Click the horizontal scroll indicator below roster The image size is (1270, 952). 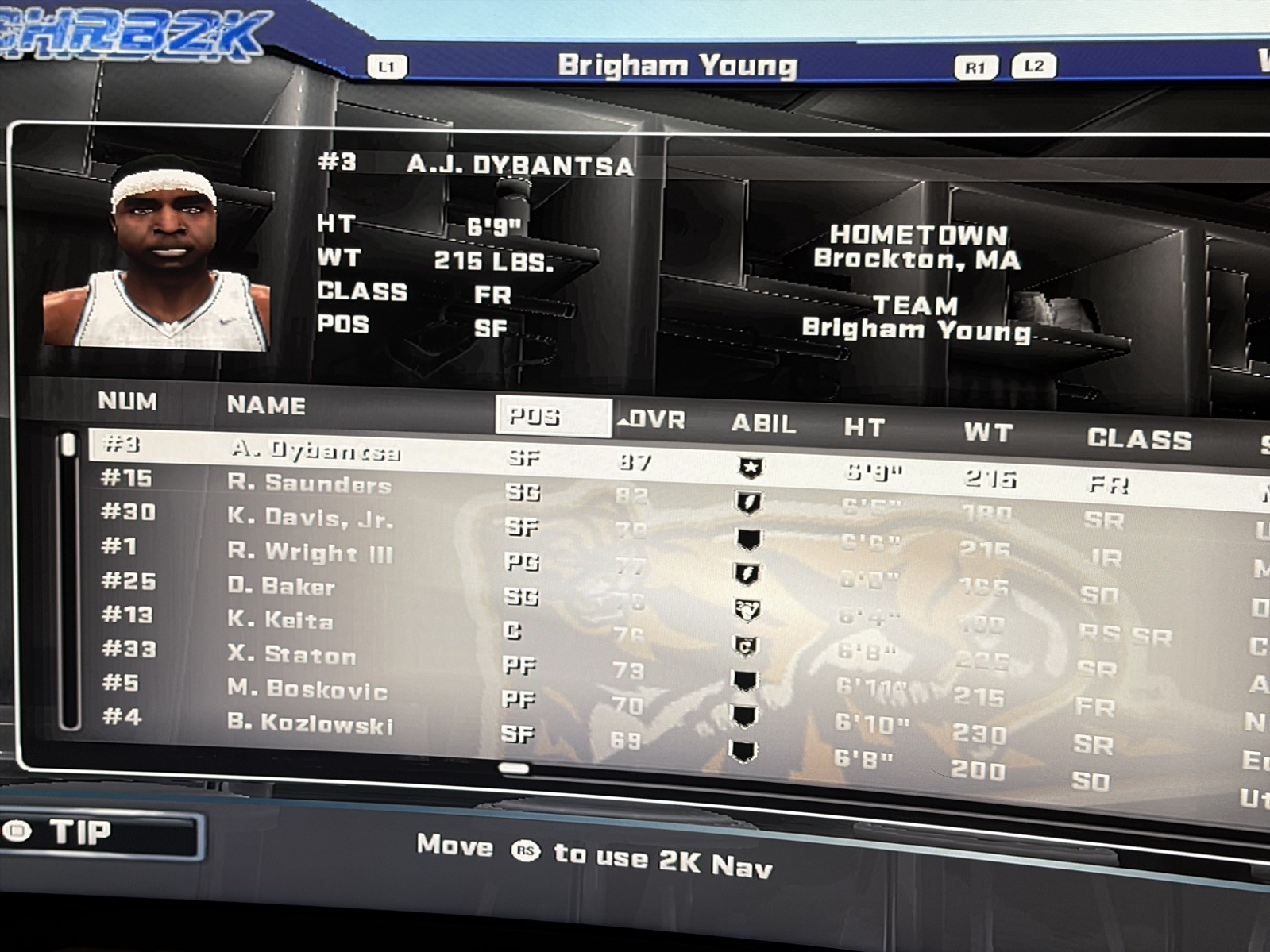coord(514,768)
